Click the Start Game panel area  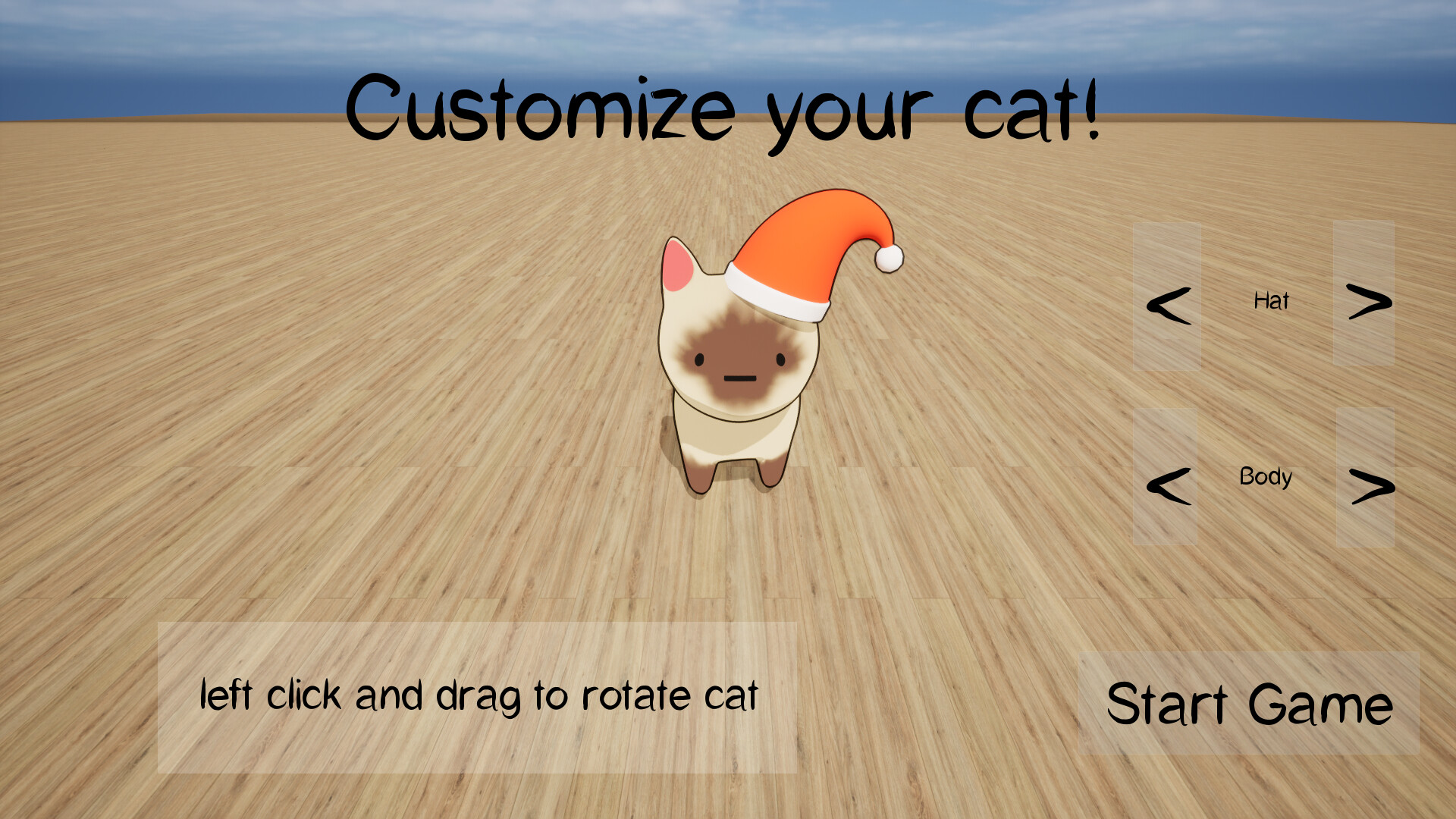pyautogui.click(x=1247, y=704)
